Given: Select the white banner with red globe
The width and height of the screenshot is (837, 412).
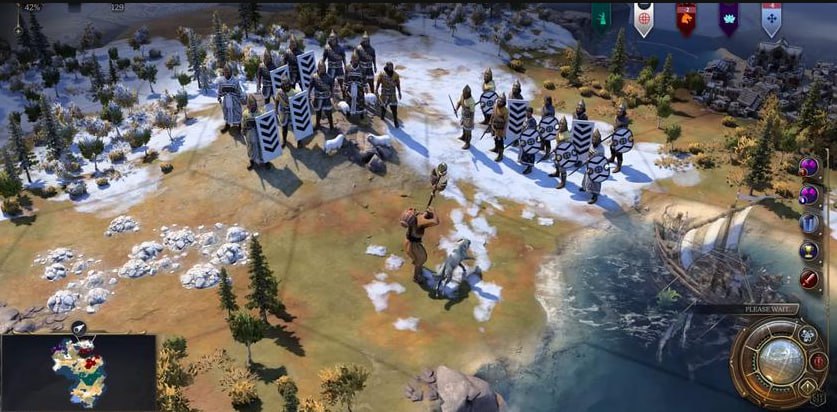Looking at the screenshot, I should point(644,17).
